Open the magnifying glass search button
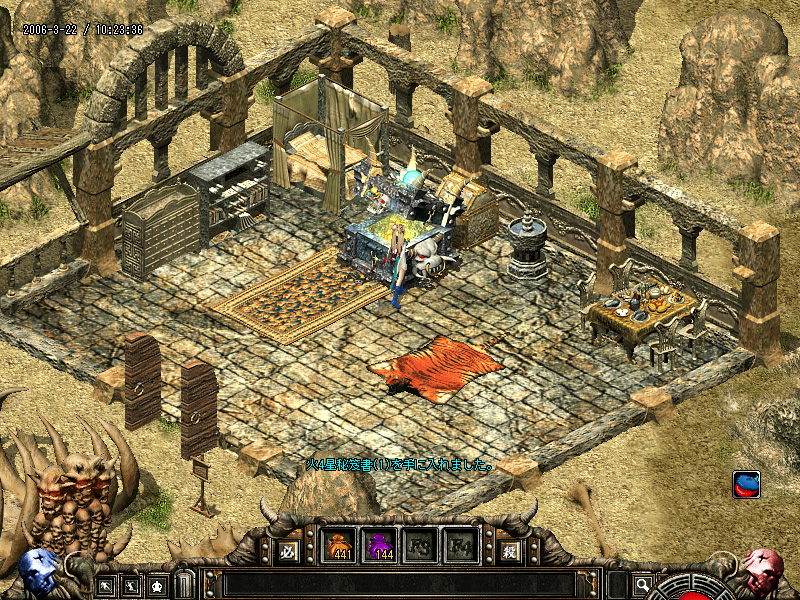 coord(642,584)
